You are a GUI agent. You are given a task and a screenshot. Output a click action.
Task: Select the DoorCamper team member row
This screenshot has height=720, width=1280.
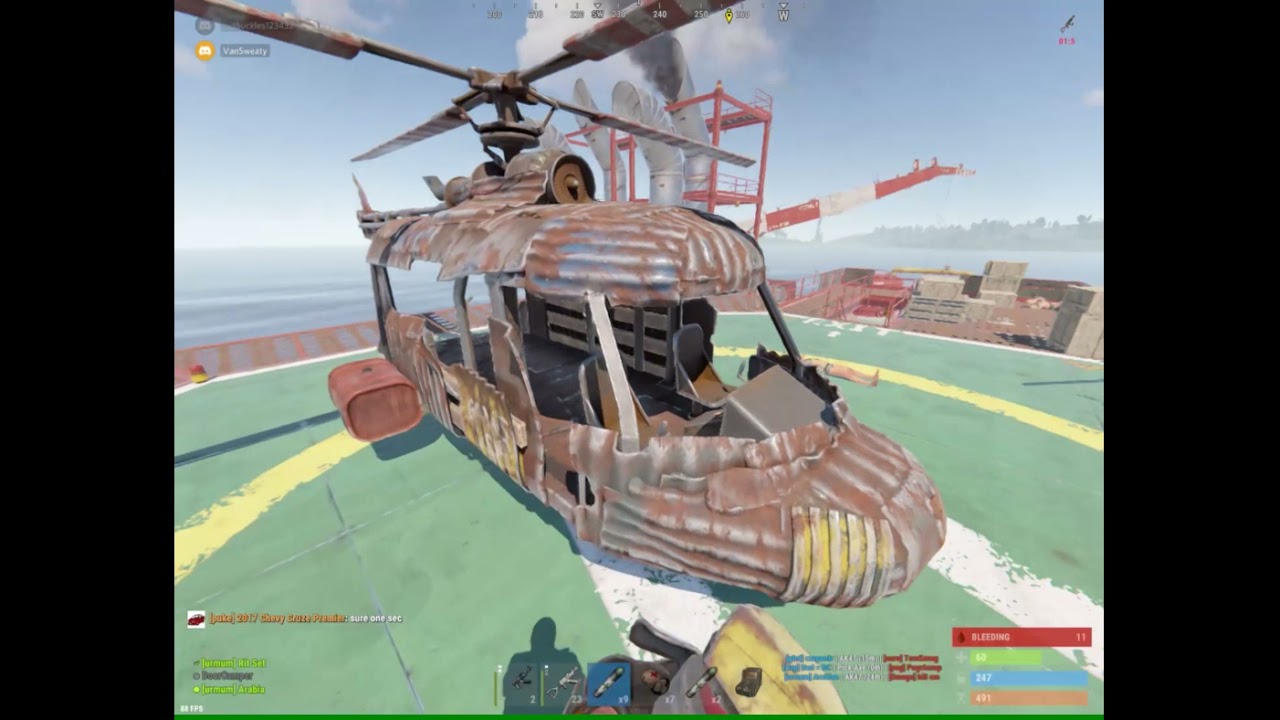point(224,676)
